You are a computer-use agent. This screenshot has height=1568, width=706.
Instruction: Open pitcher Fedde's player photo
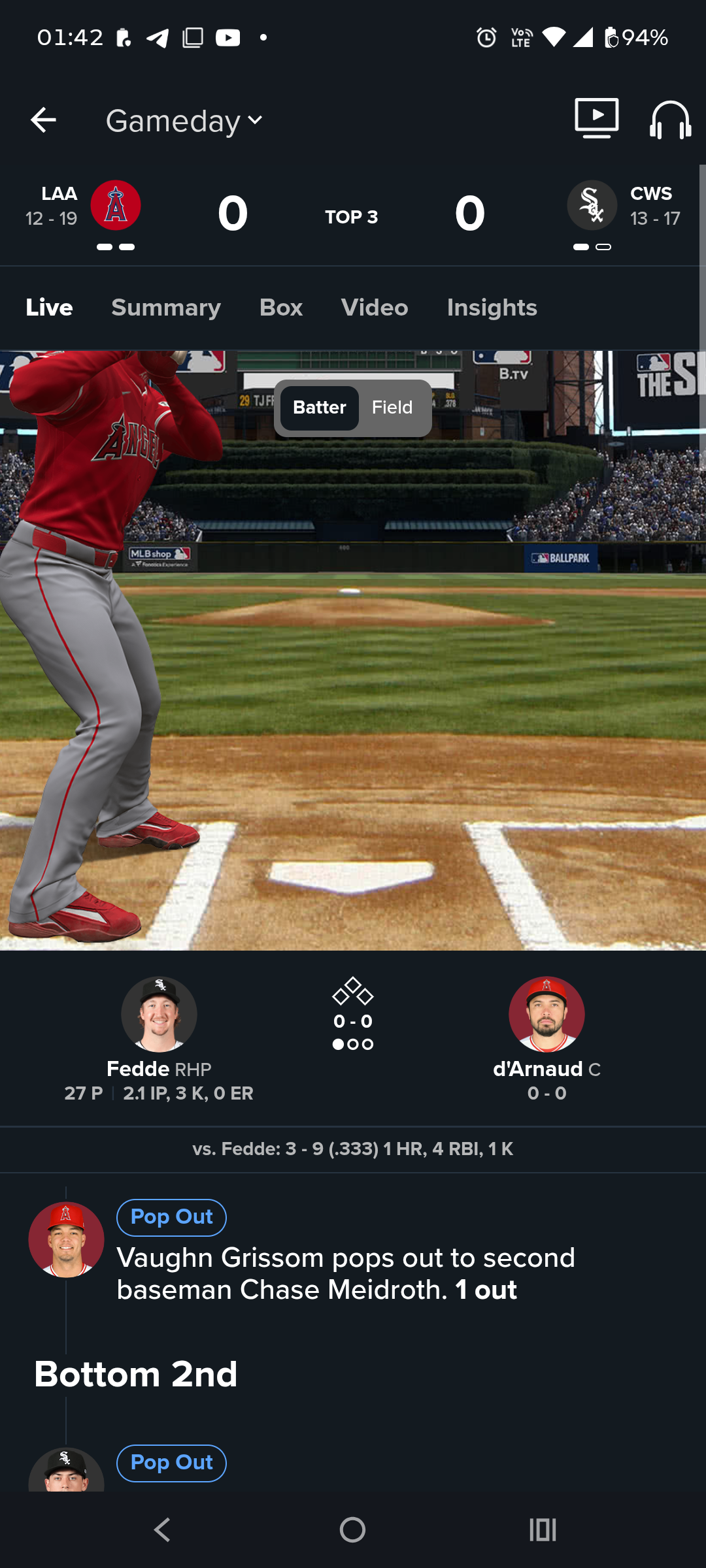(159, 1014)
